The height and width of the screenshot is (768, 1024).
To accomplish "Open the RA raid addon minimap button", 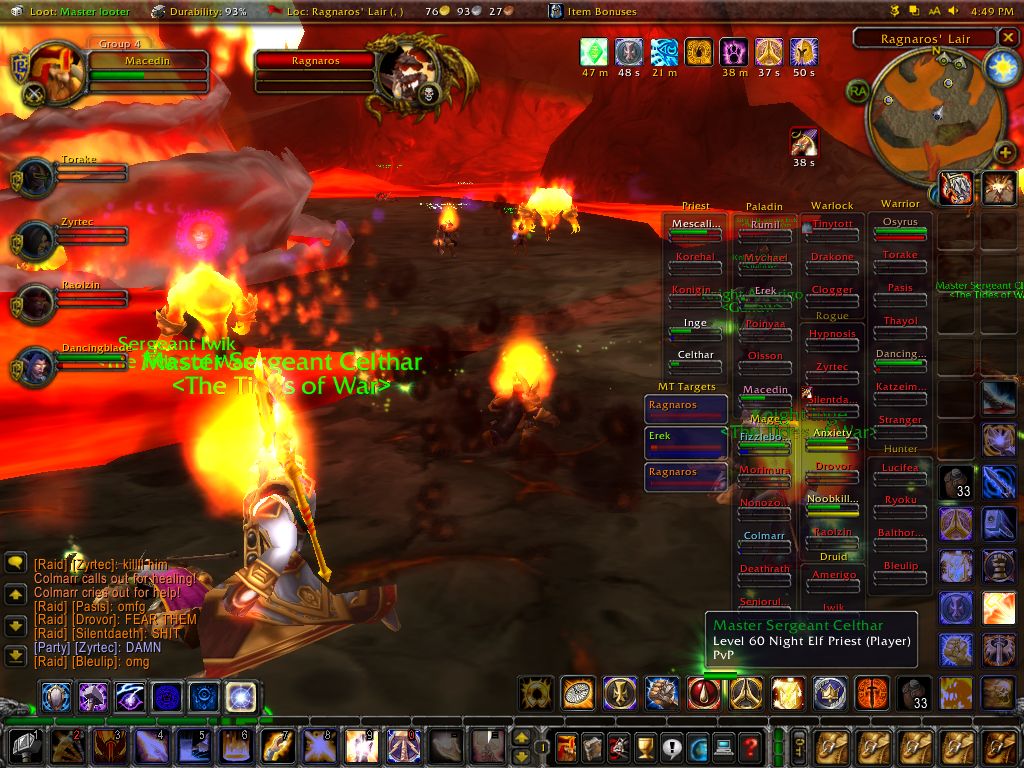I will click(858, 90).
